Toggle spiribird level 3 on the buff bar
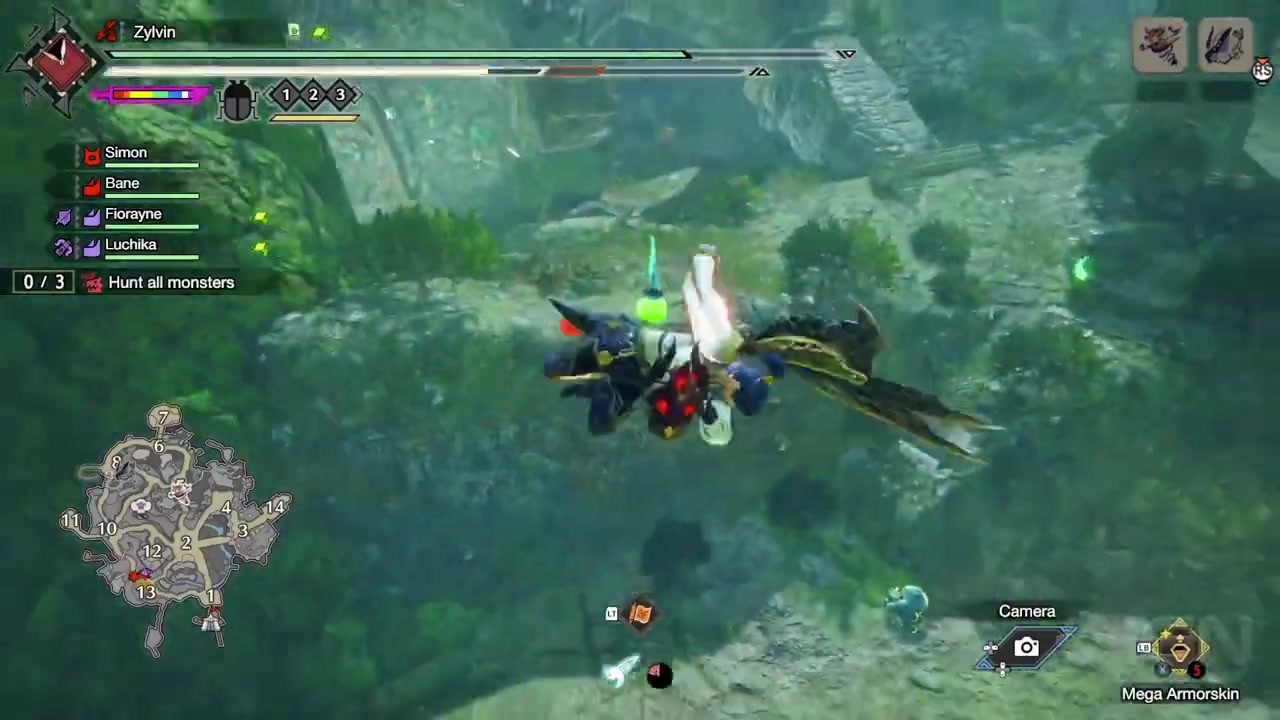Viewport: 1280px width, 720px height. pos(339,95)
